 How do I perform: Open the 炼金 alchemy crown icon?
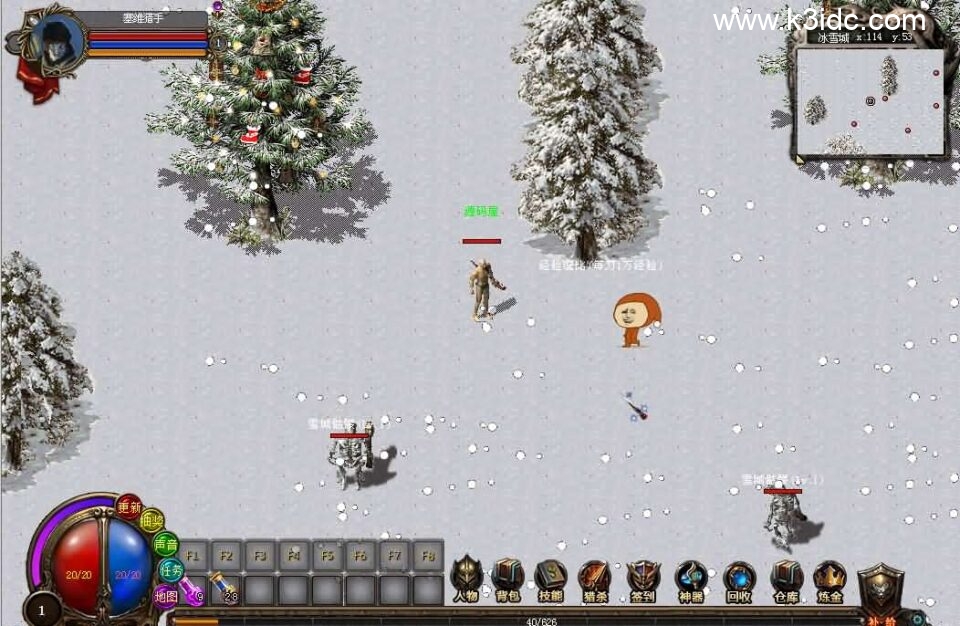pos(829,578)
